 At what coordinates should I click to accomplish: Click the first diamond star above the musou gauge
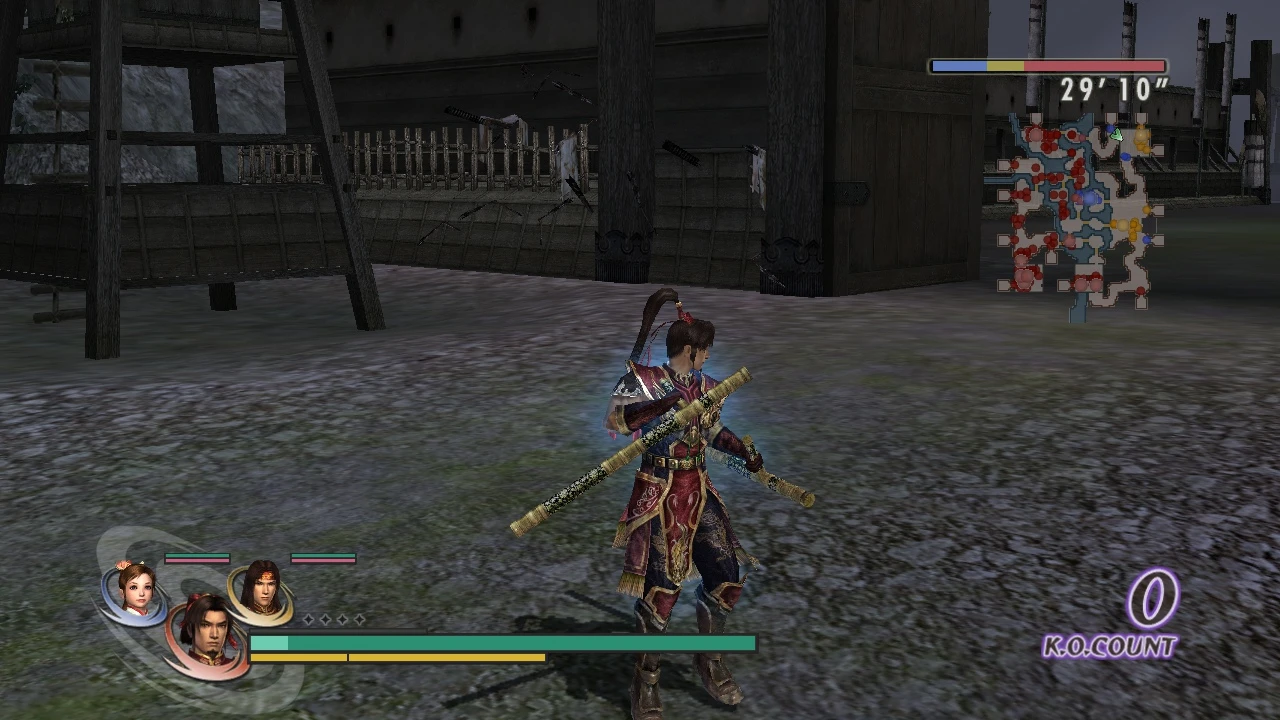[309, 619]
